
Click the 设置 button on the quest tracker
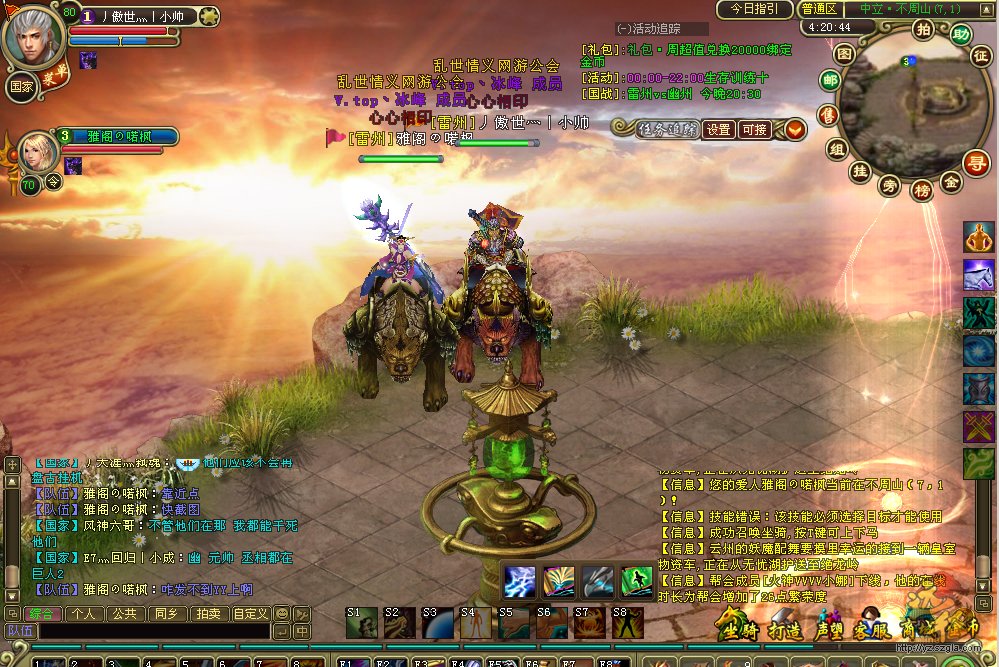pos(718,129)
